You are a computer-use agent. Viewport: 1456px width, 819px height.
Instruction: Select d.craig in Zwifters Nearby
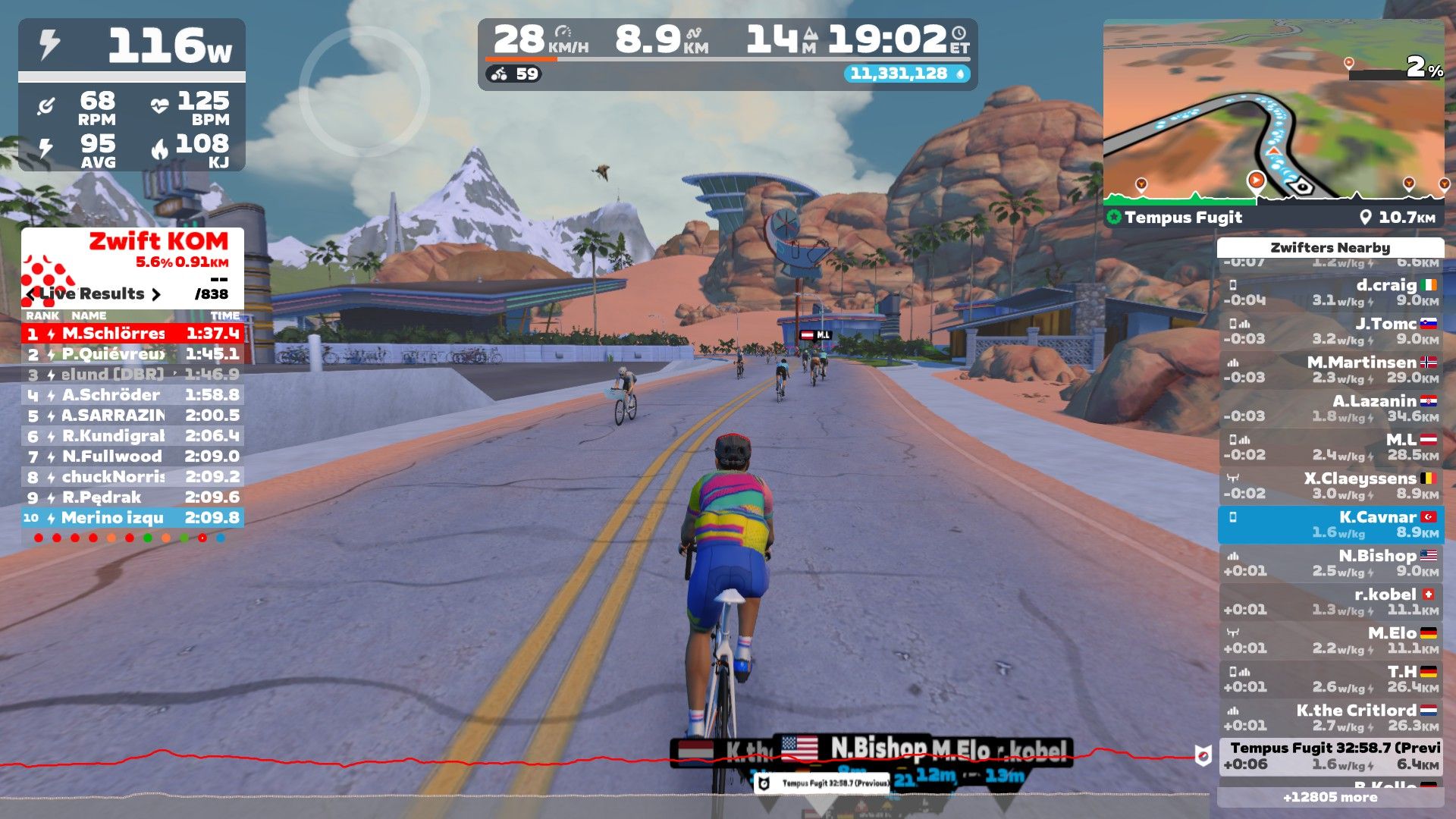(1331, 293)
